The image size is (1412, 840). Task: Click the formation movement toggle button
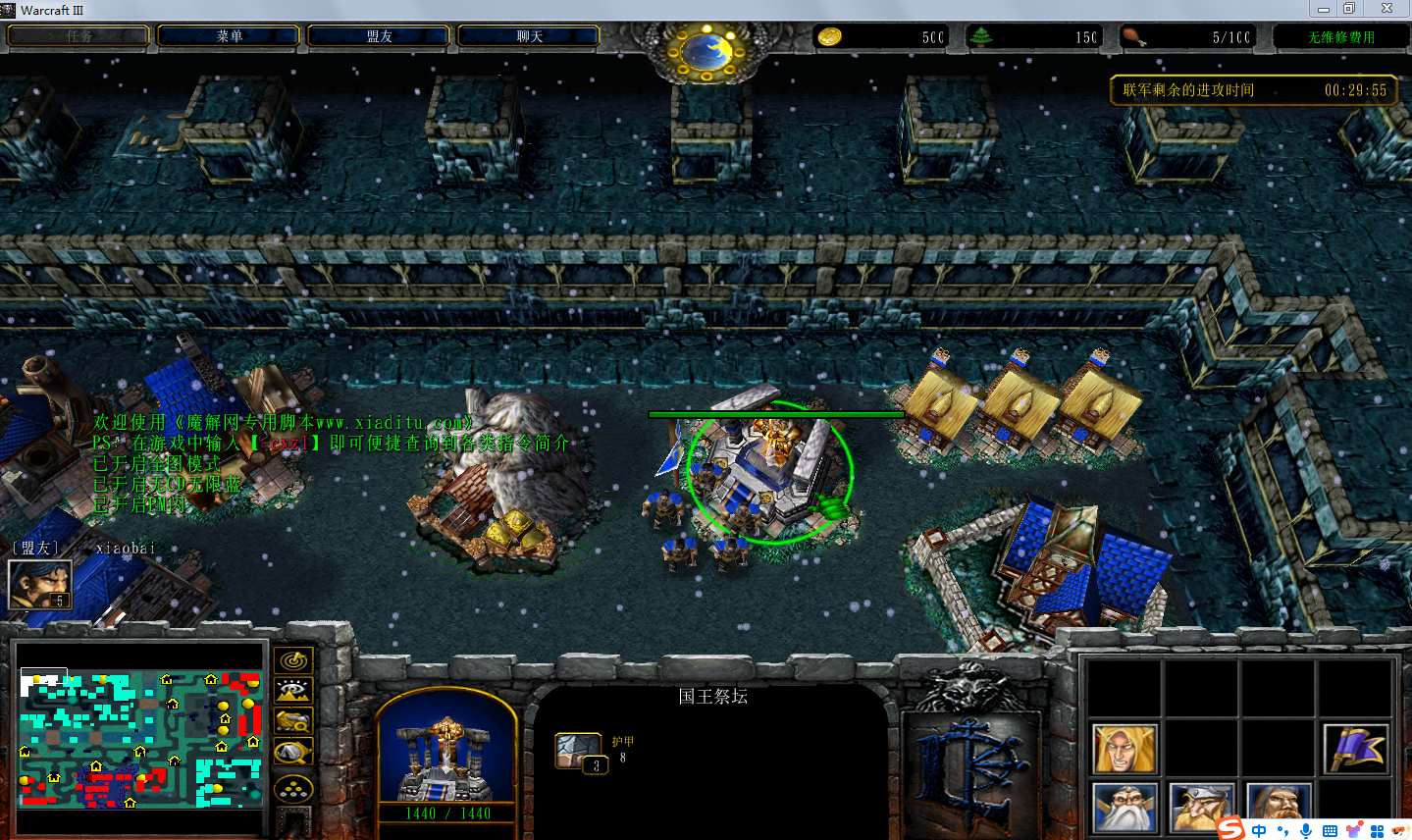coord(293,788)
